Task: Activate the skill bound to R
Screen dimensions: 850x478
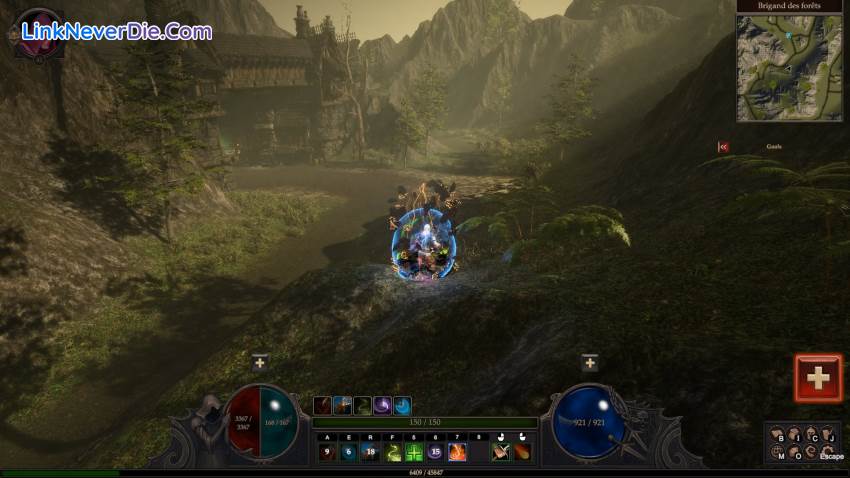Action: 370,452
